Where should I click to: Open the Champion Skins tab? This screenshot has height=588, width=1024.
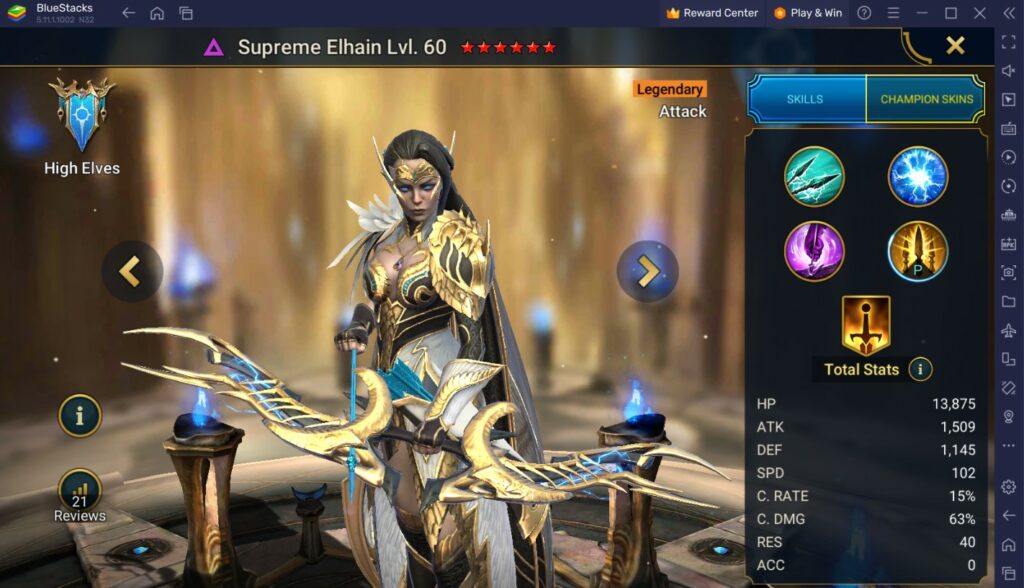[926, 99]
